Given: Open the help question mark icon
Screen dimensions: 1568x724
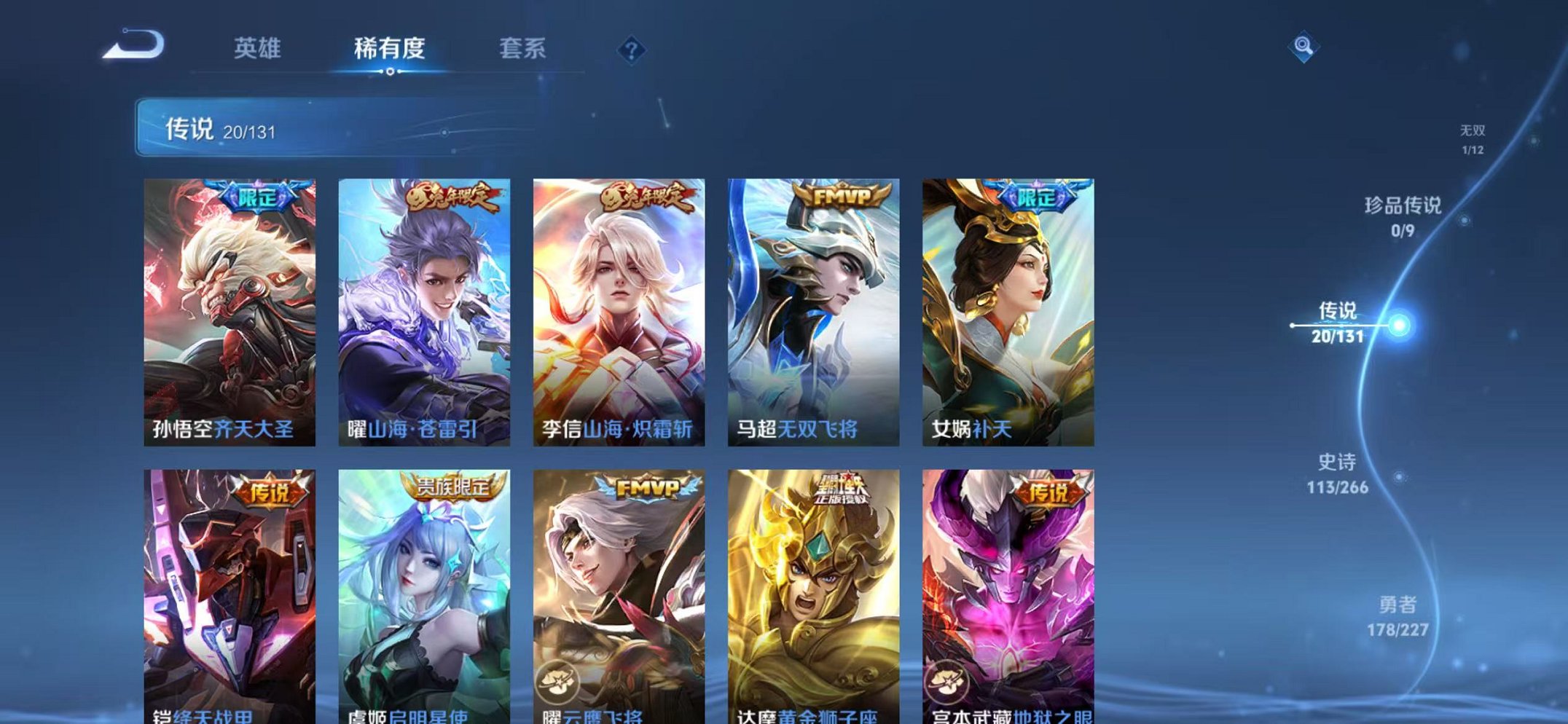Looking at the screenshot, I should pos(632,50).
